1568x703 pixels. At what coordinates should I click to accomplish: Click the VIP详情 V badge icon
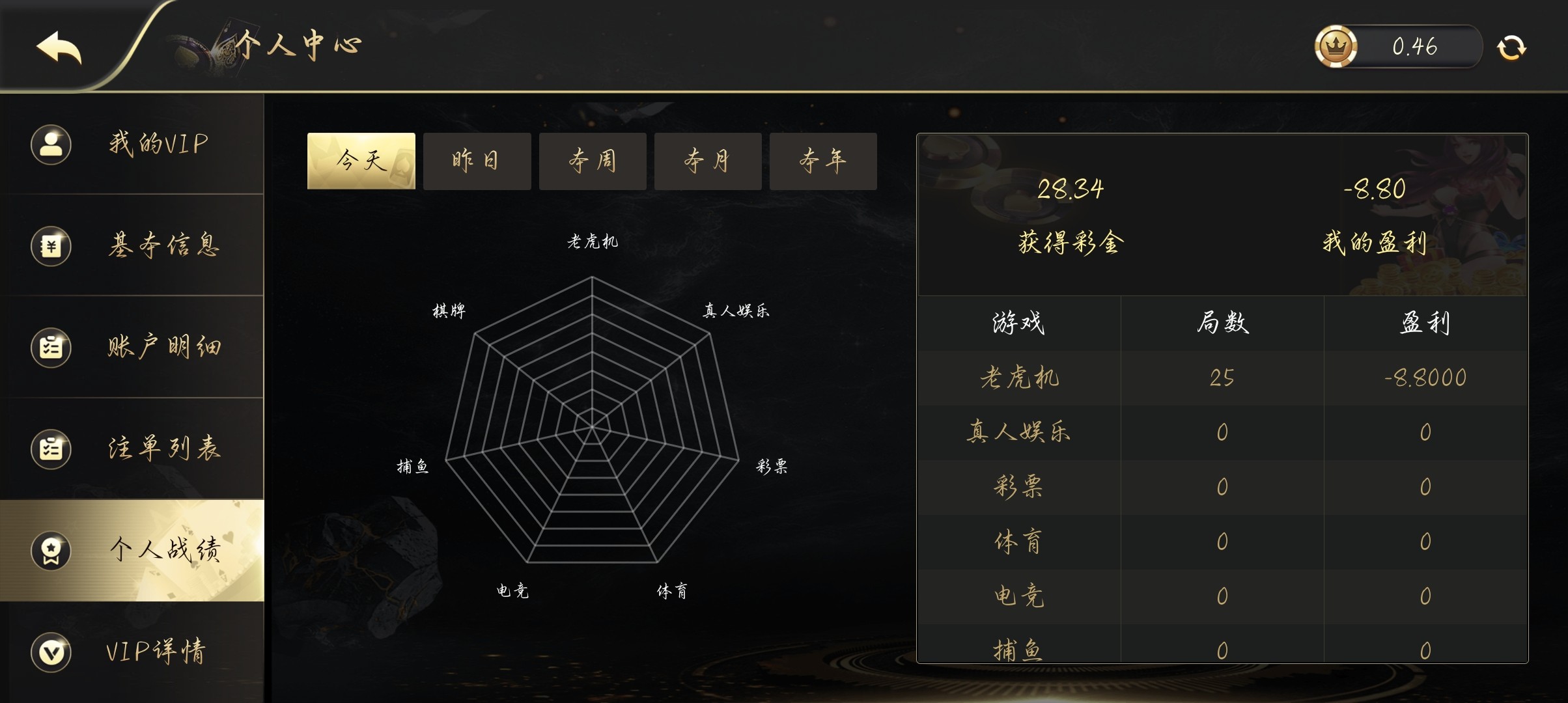click(51, 652)
